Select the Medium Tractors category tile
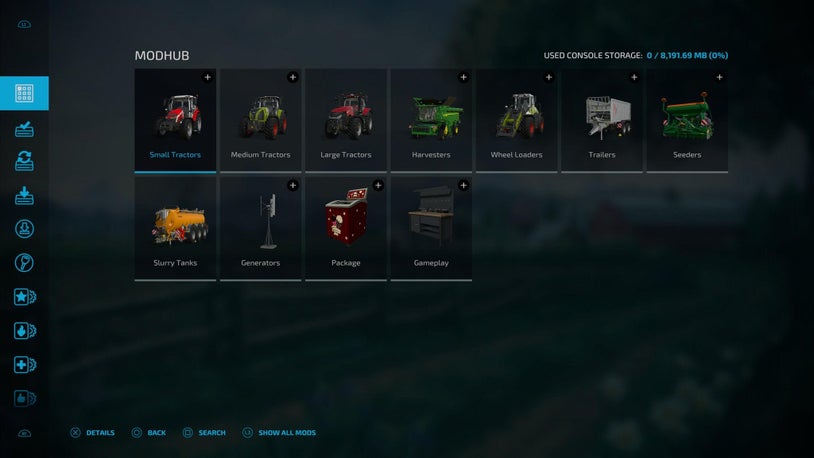Viewport: 814px width, 458px height. point(260,120)
